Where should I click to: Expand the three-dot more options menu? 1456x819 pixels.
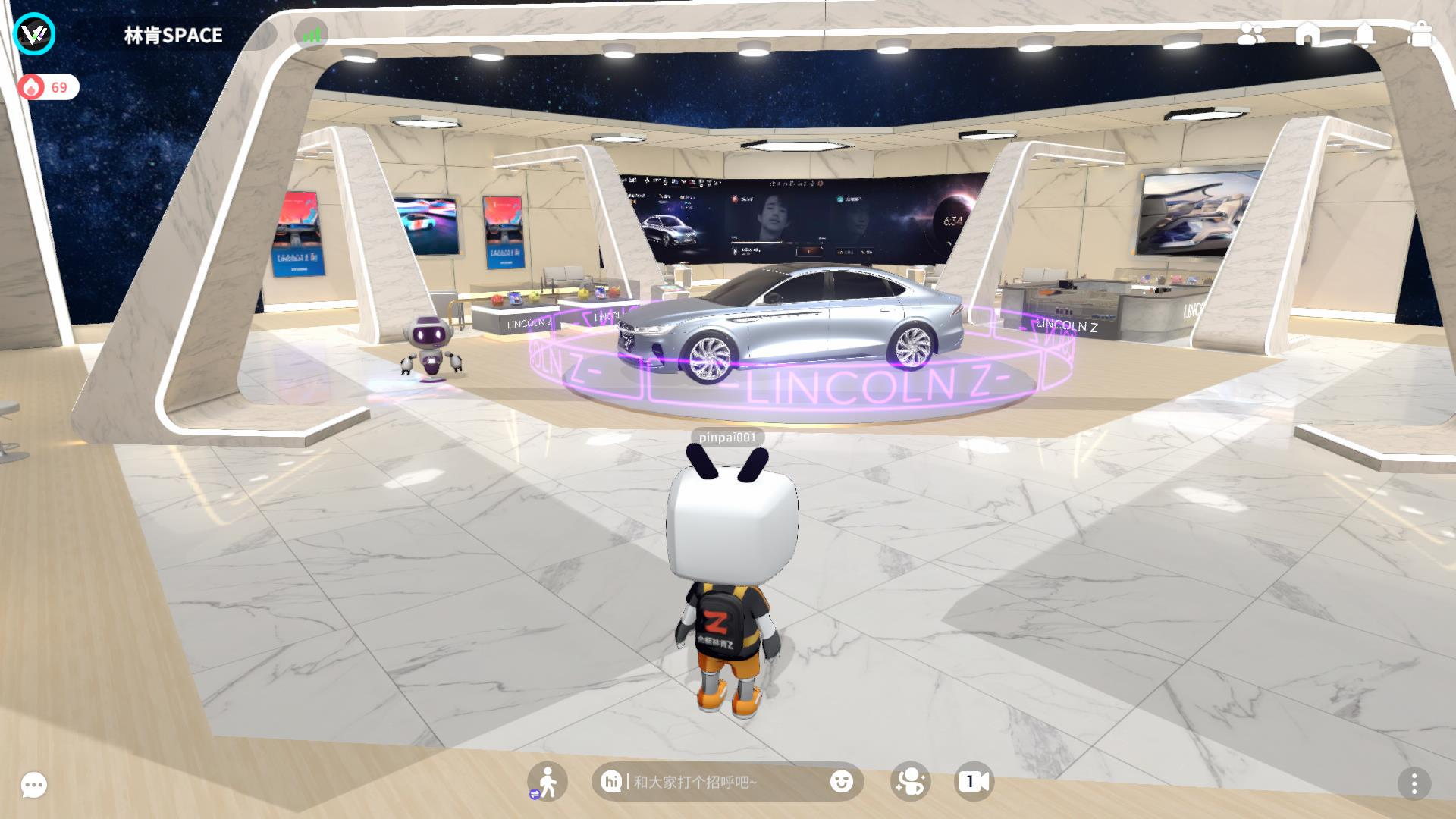point(1414,783)
